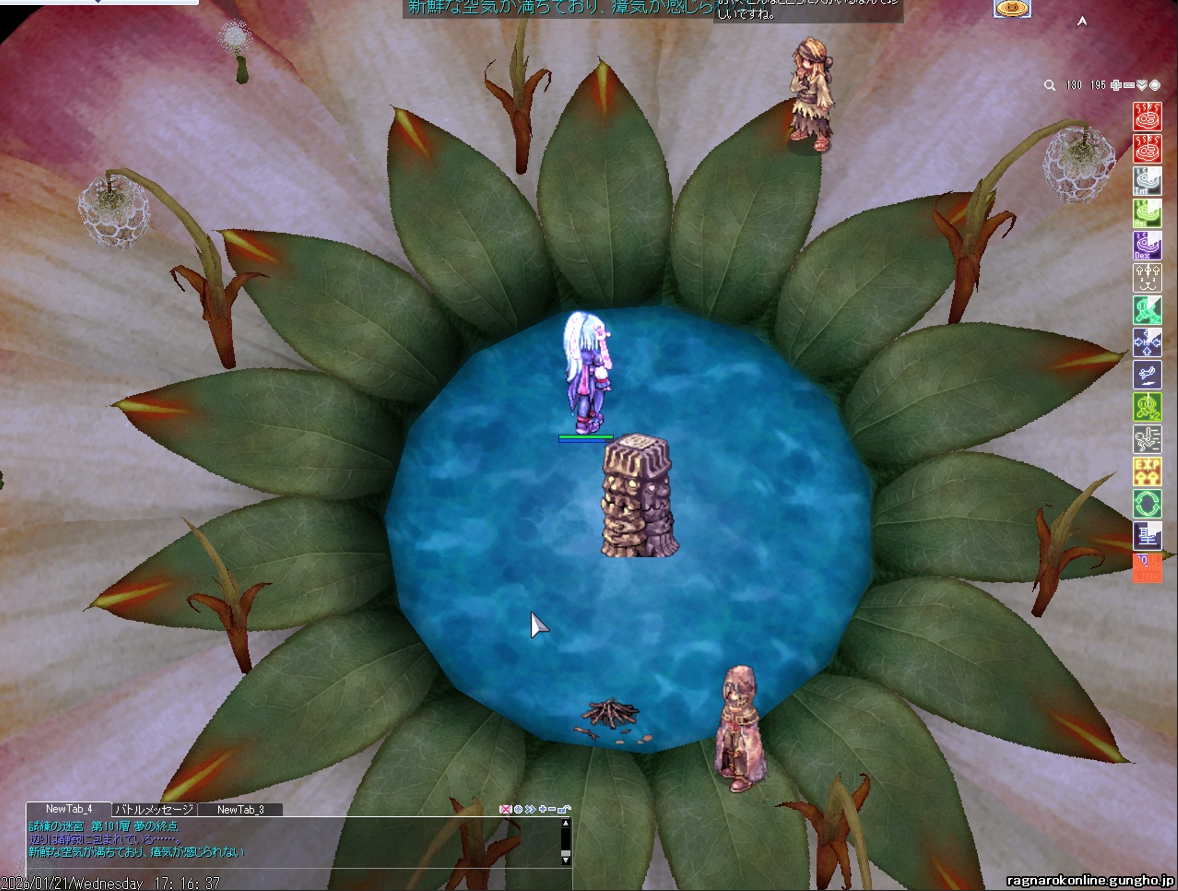Screen dimensions: 1178x891
Task: Click the chat scrollbar down arrow
Action: tap(565, 858)
